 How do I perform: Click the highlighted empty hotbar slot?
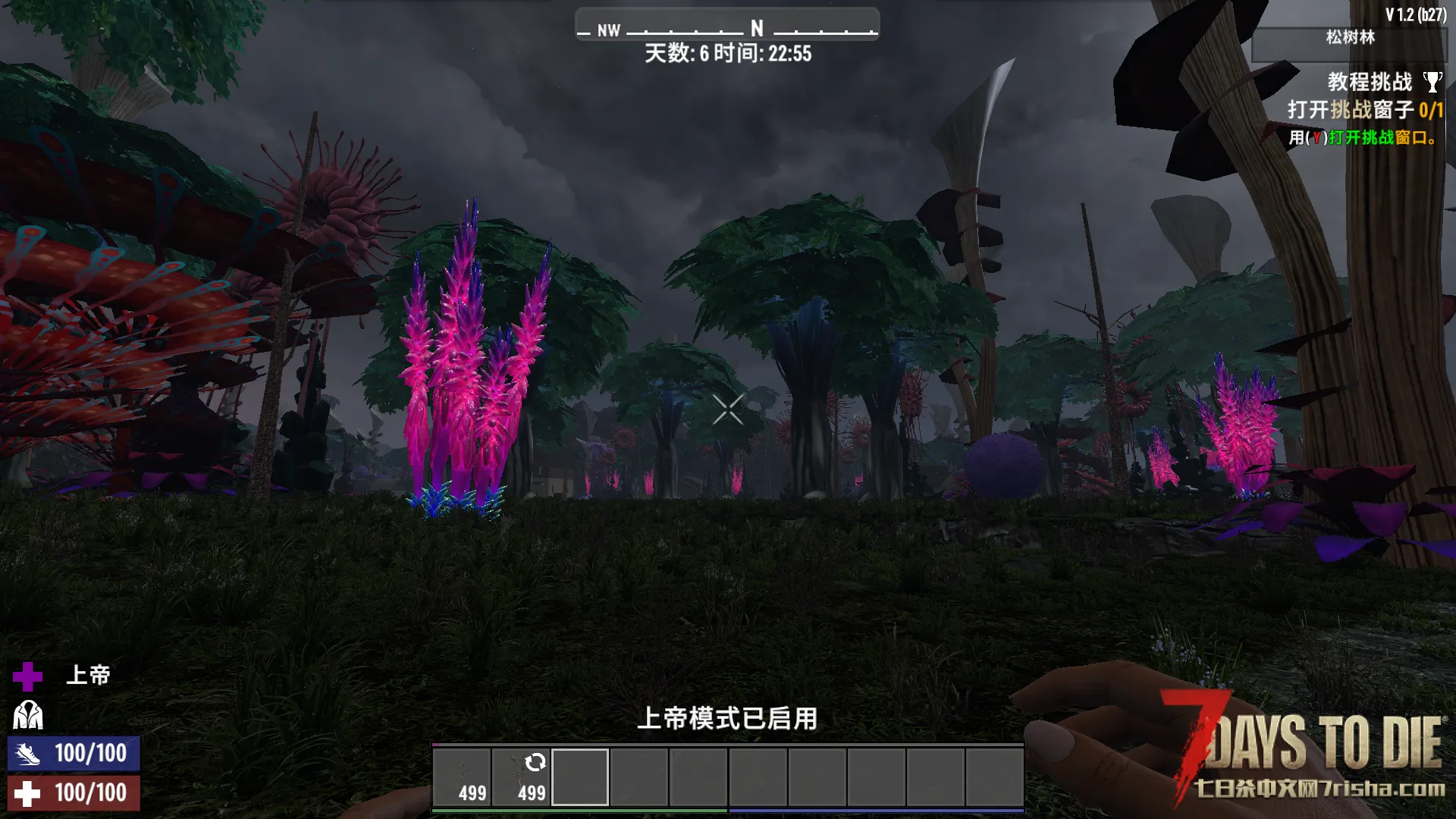coord(580,777)
